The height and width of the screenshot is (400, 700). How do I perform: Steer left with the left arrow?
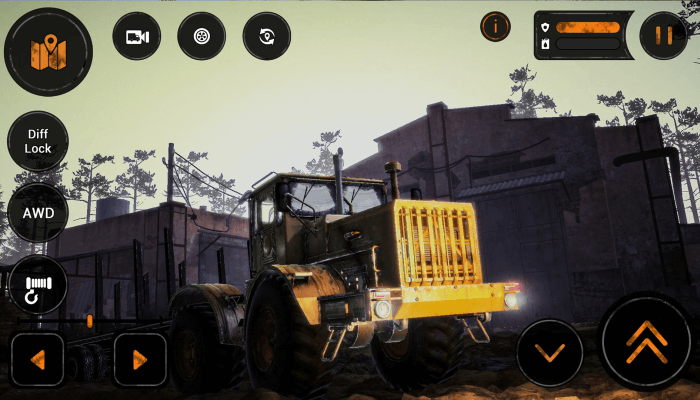click(38, 359)
